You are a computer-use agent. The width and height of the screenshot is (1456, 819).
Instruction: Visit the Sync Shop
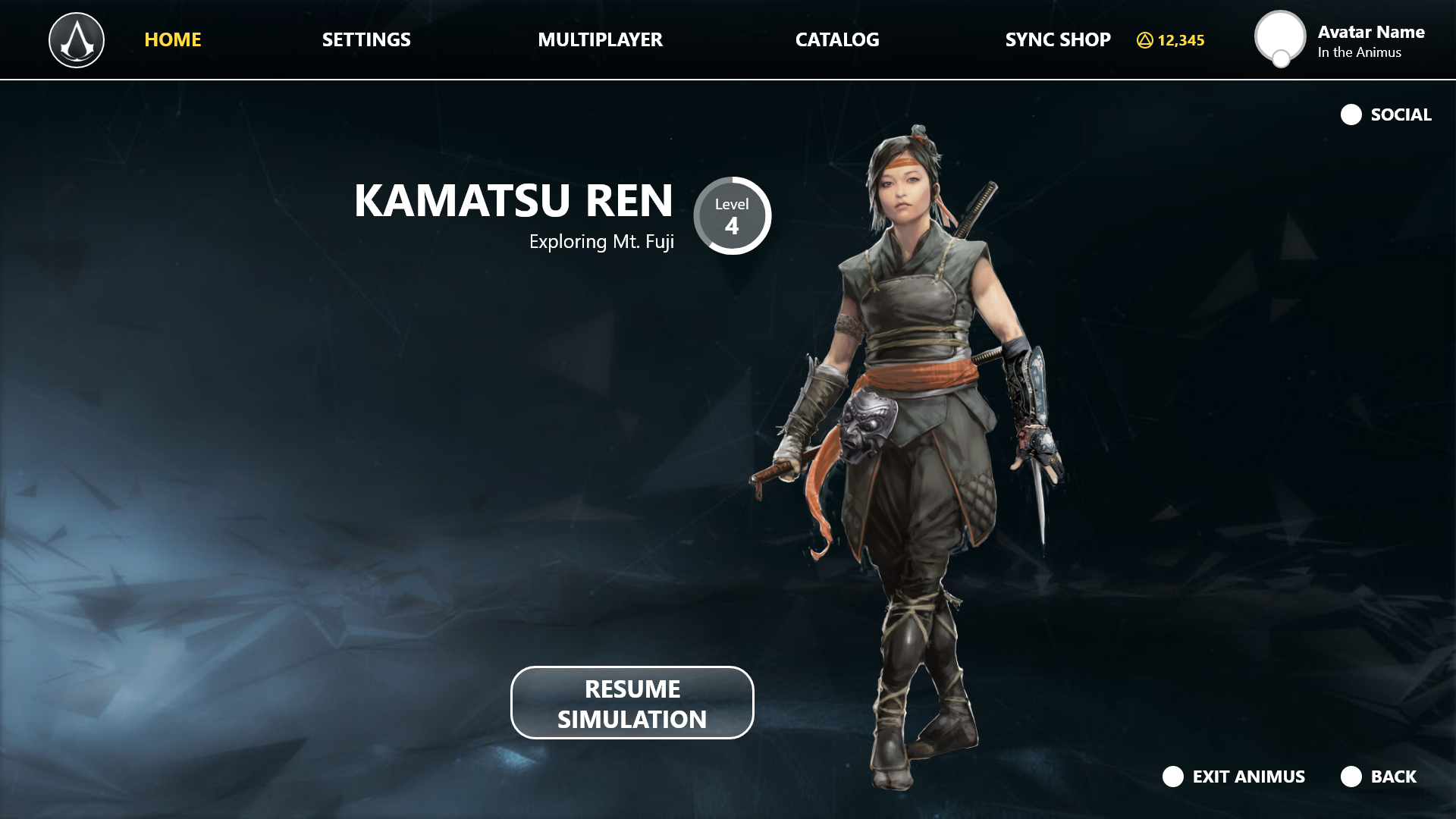point(1058,39)
